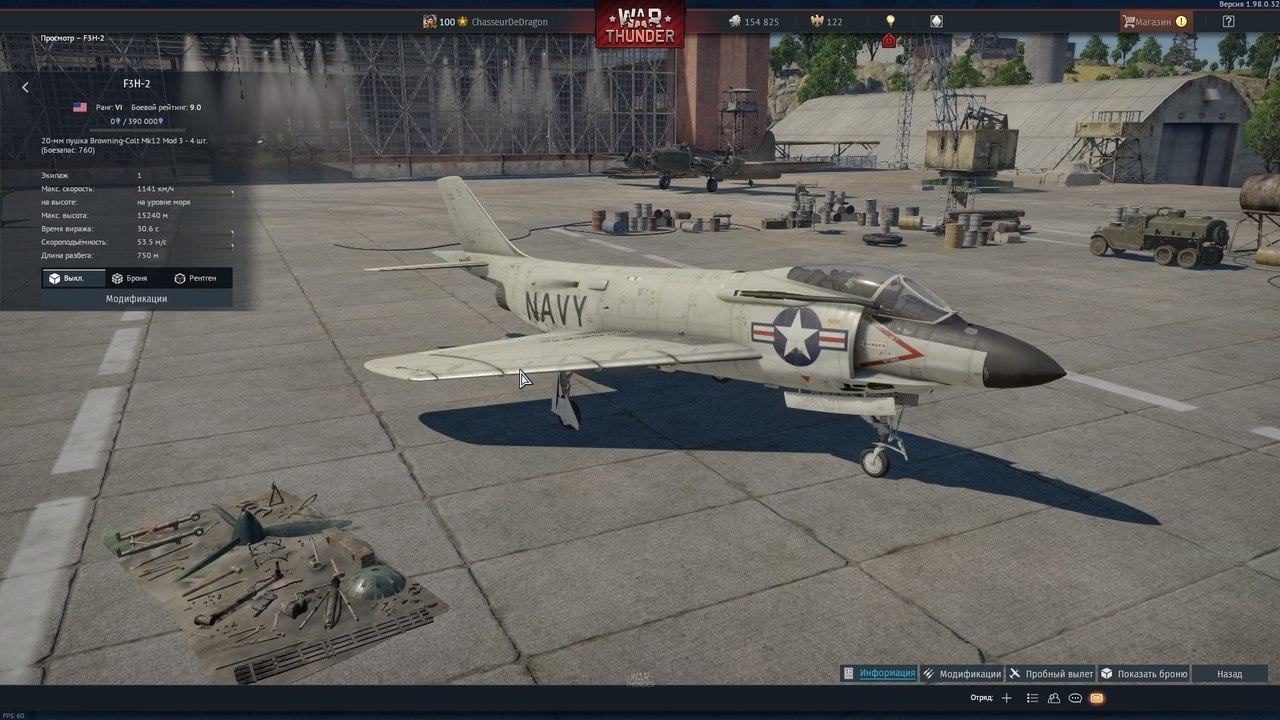Click the light bulb research points icon
Image resolution: width=1280 pixels, height=720 pixels.
coord(891,21)
